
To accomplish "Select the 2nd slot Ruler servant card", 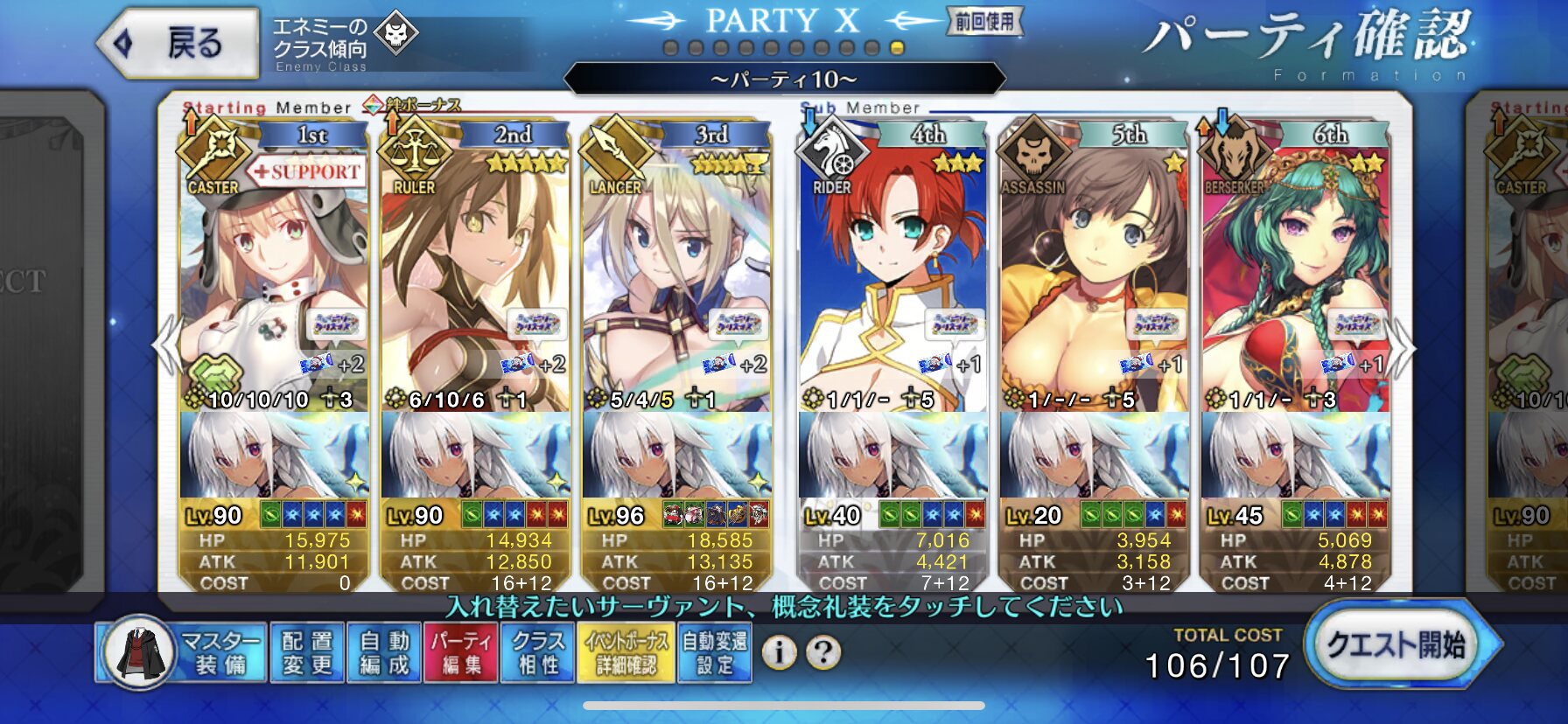I will (x=474, y=280).
